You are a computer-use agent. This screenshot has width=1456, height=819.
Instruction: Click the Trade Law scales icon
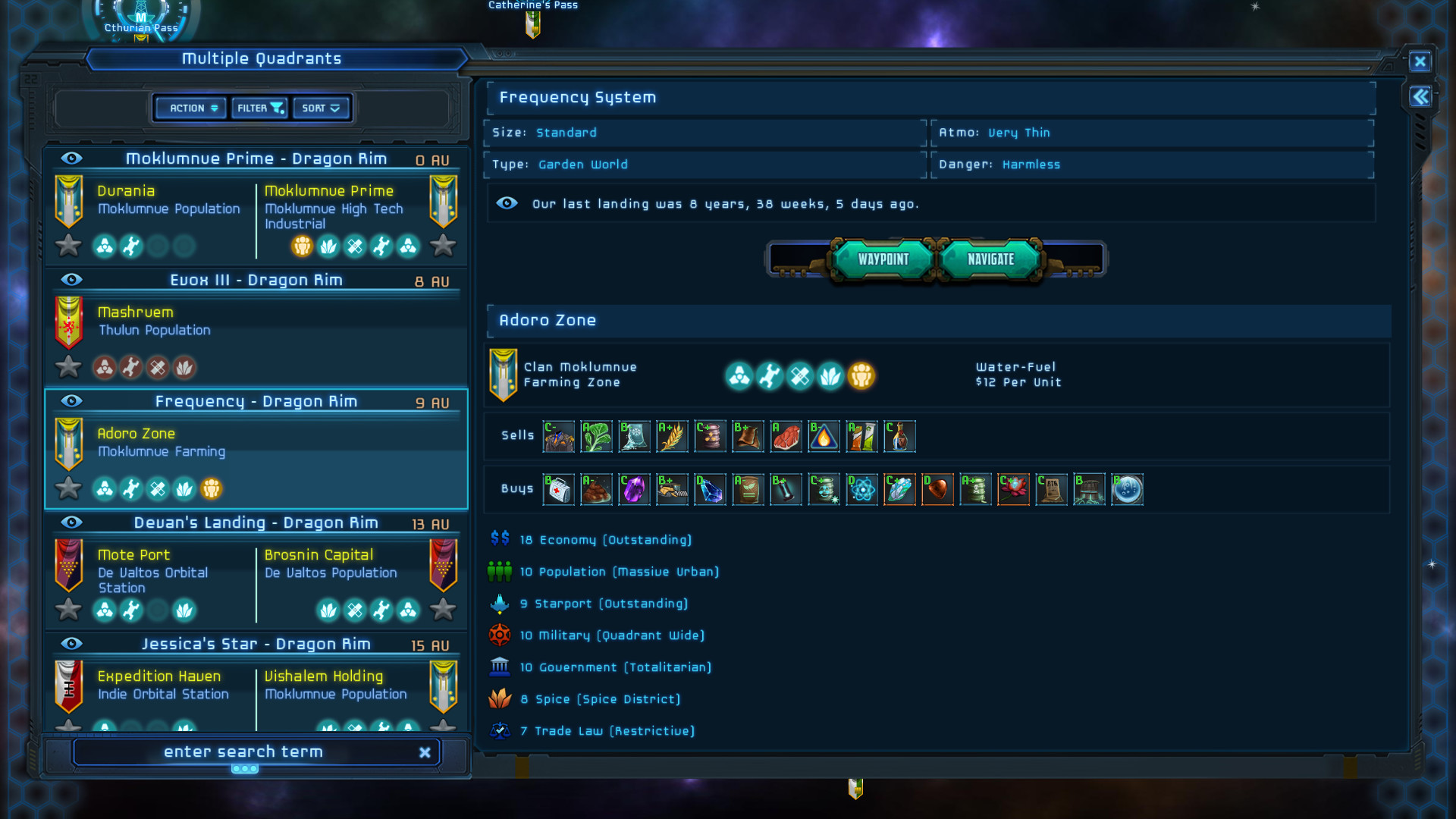click(x=500, y=731)
